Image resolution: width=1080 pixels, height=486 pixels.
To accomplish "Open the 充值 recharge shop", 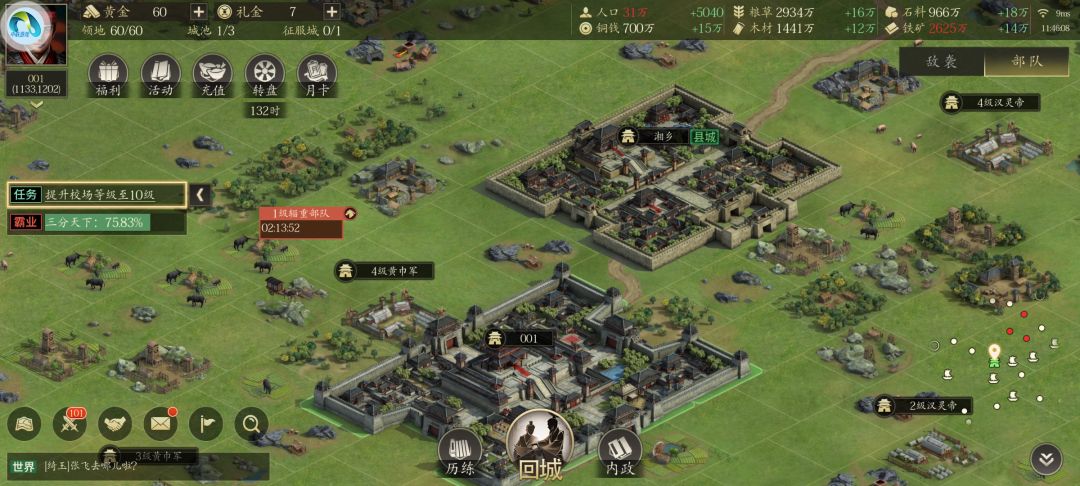I will [212, 74].
